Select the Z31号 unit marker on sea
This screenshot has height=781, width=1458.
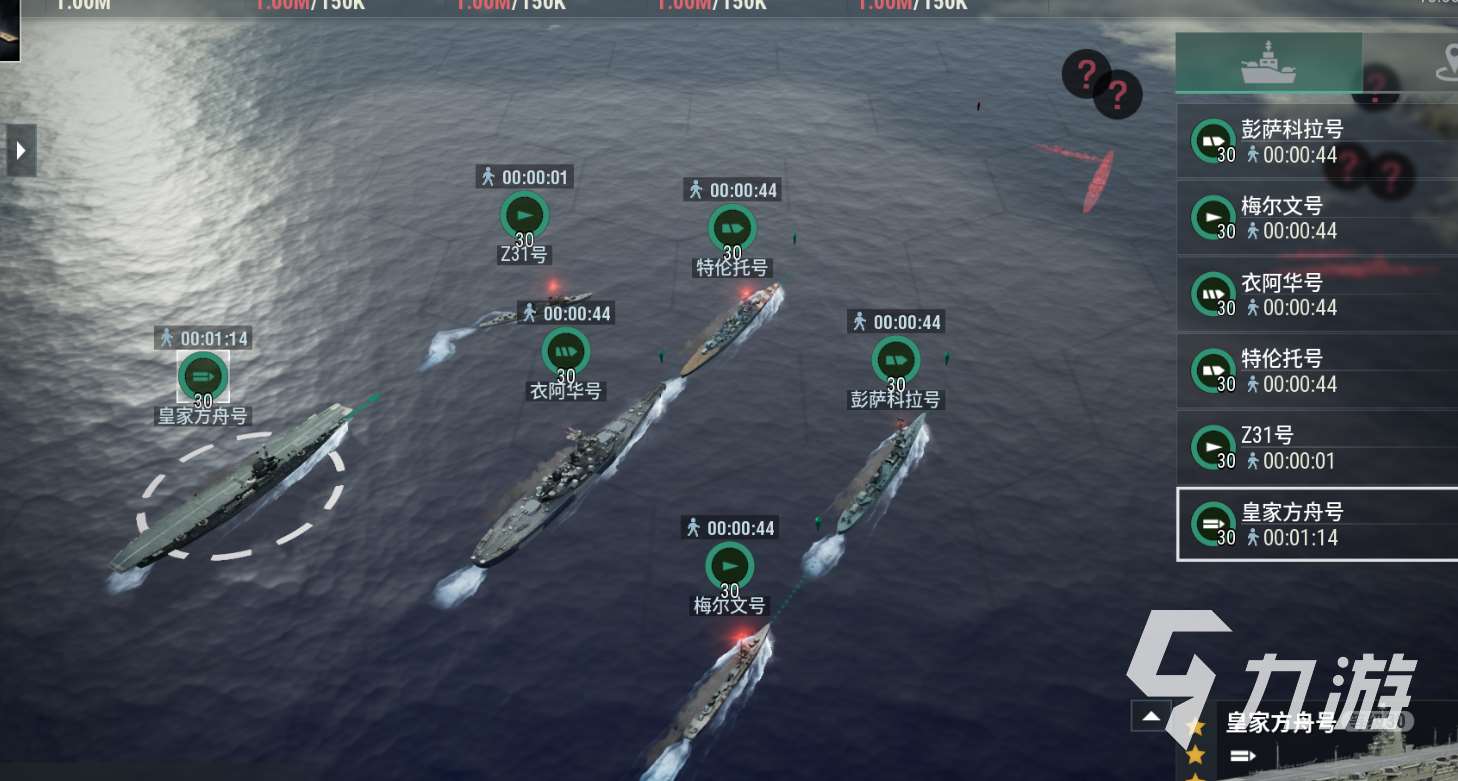524,215
